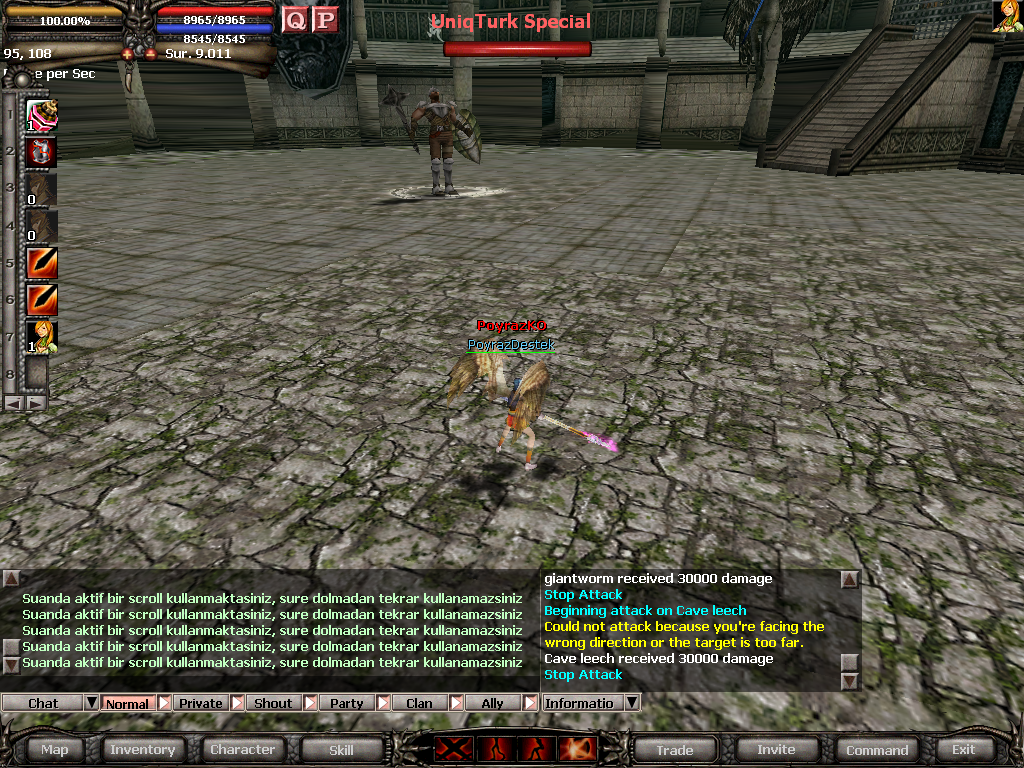This screenshot has width=1024, height=768.
Task: Open the Command menu
Action: (877, 749)
